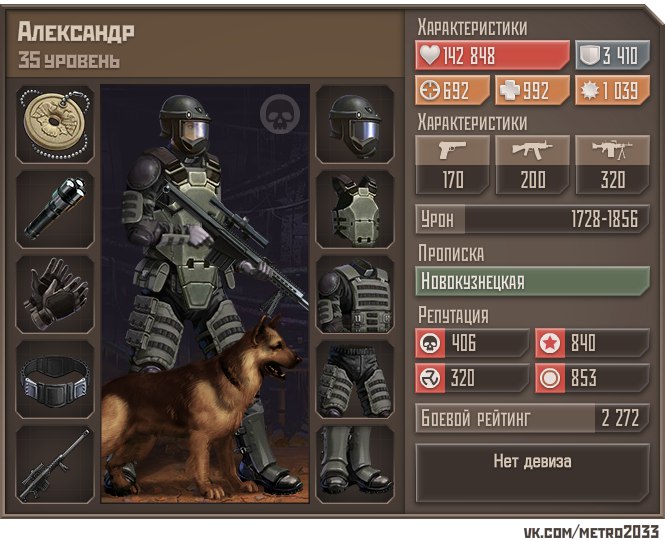Open the flashlight equipment slot

pos(56,209)
